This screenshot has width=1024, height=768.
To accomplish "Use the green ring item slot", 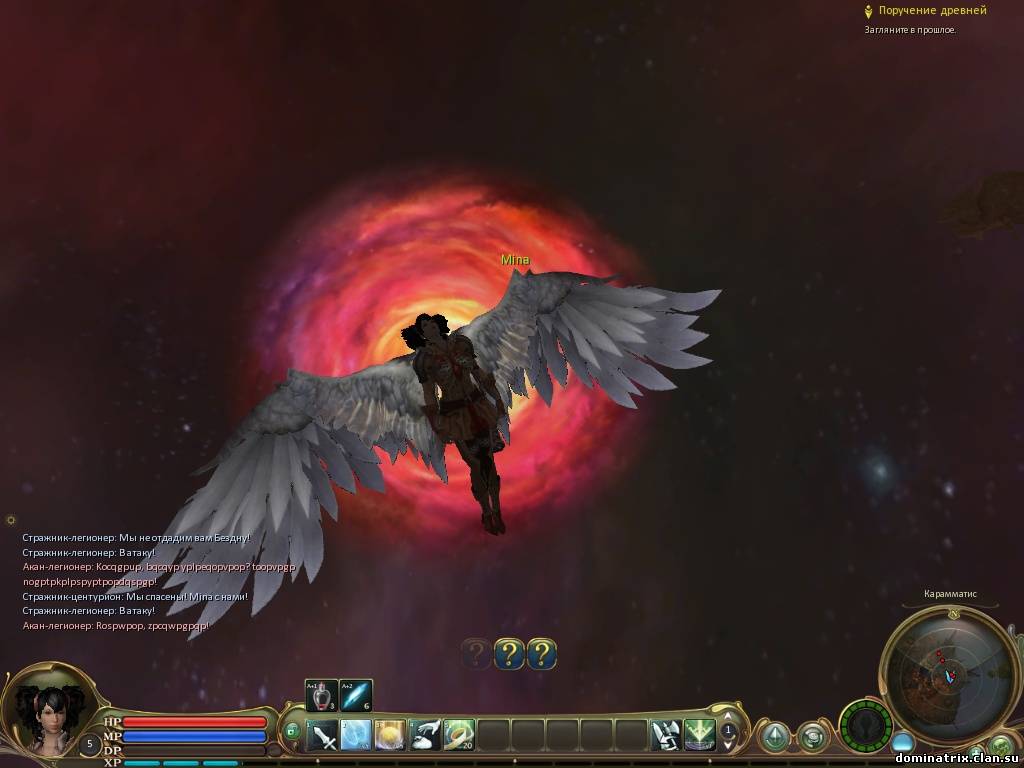I will (x=458, y=736).
